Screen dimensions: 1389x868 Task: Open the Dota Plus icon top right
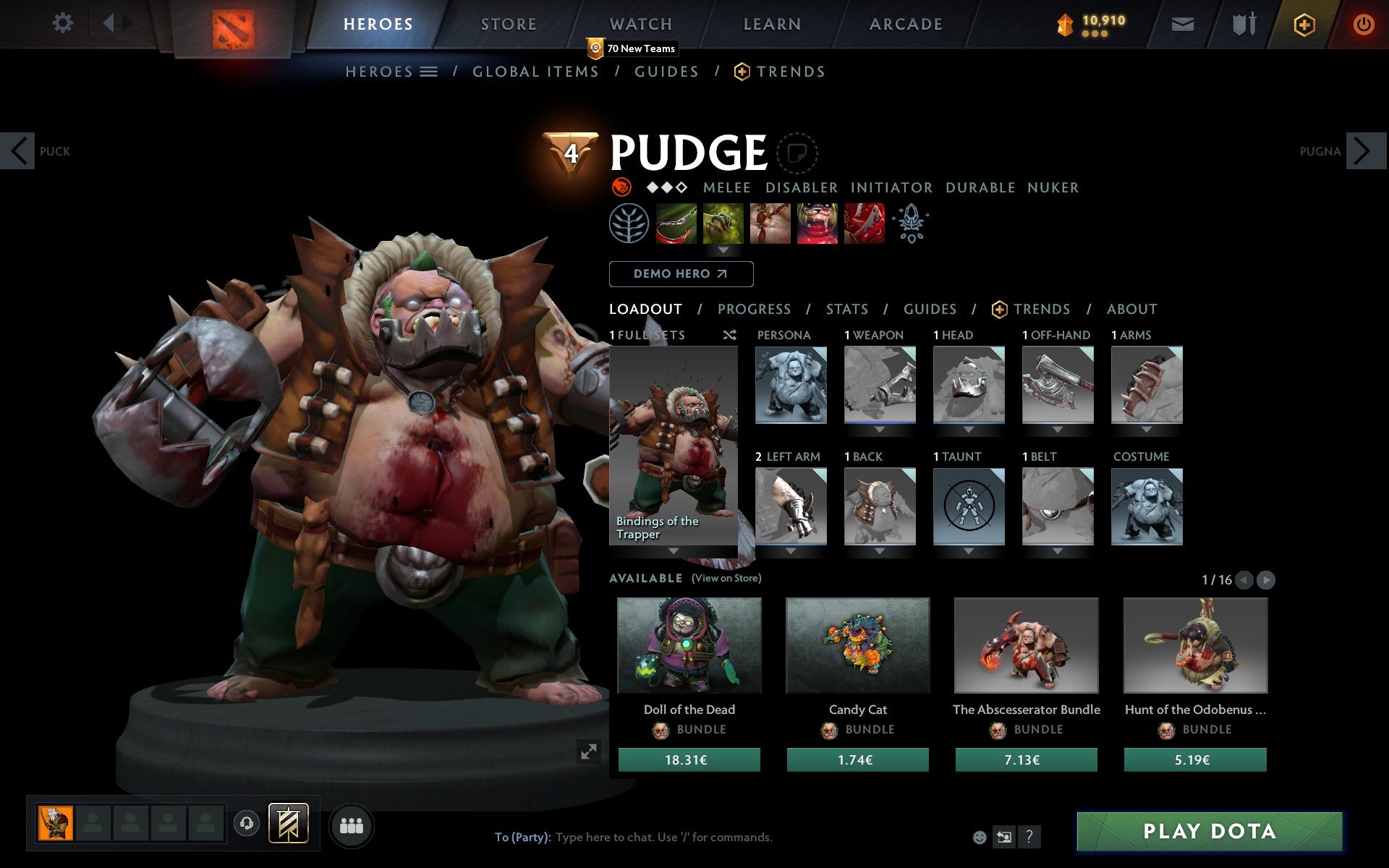pyautogui.click(x=1303, y=24)
